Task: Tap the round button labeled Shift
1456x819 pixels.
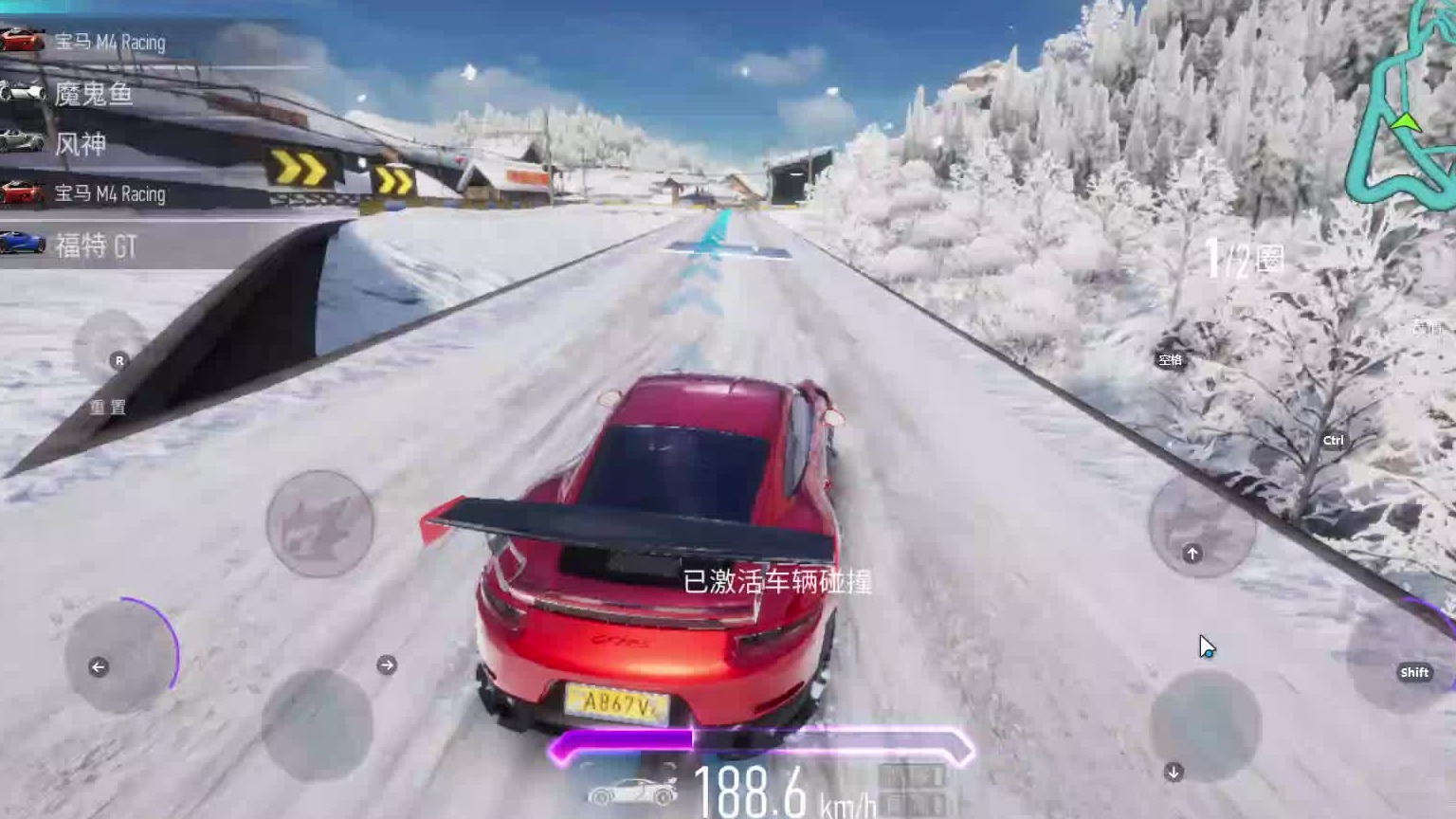Action: [x=1401, y=656]
